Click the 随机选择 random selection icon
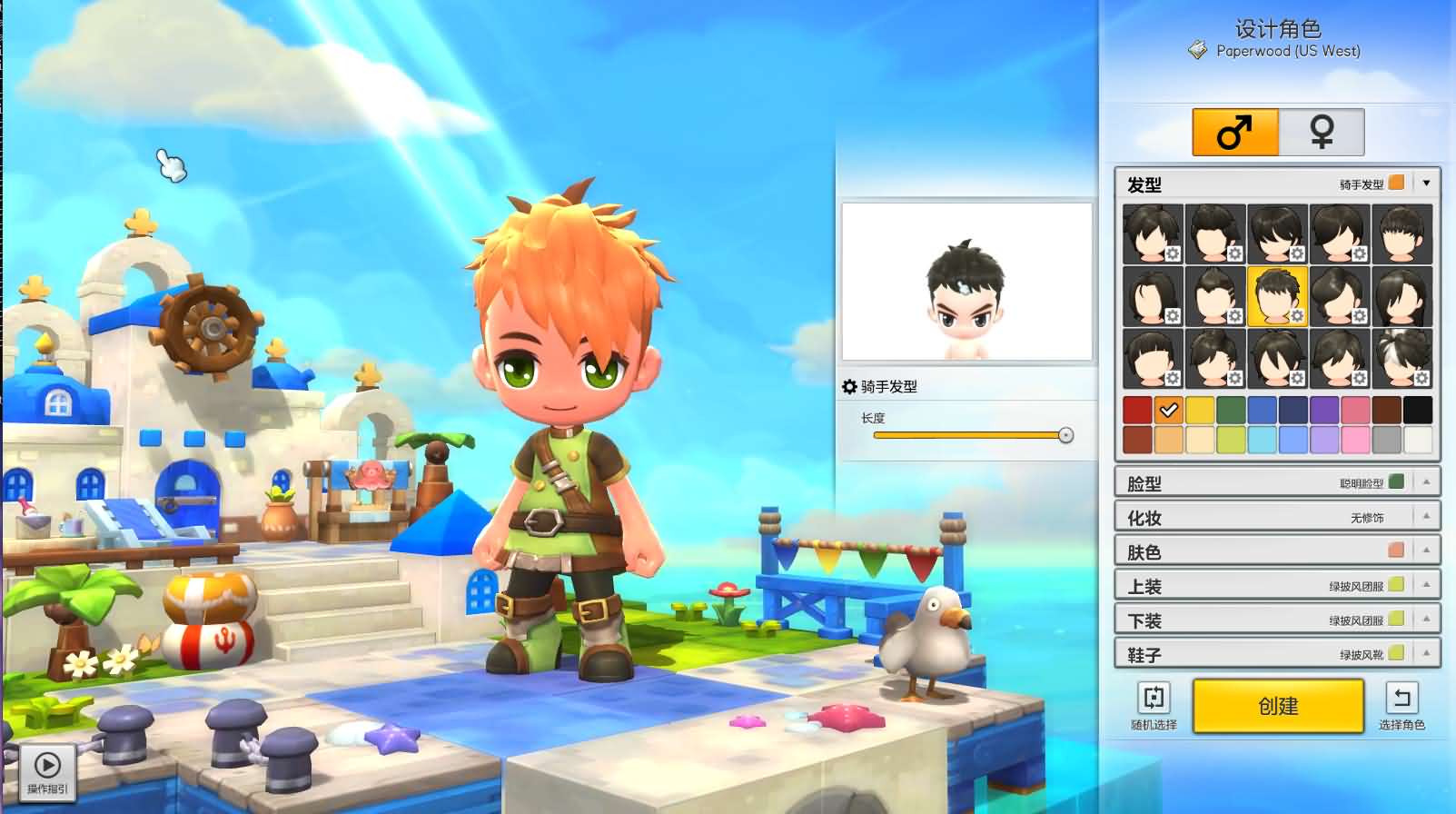Image resolution: width=1456 pixels, height=814 pixels. coord(1154,698)
